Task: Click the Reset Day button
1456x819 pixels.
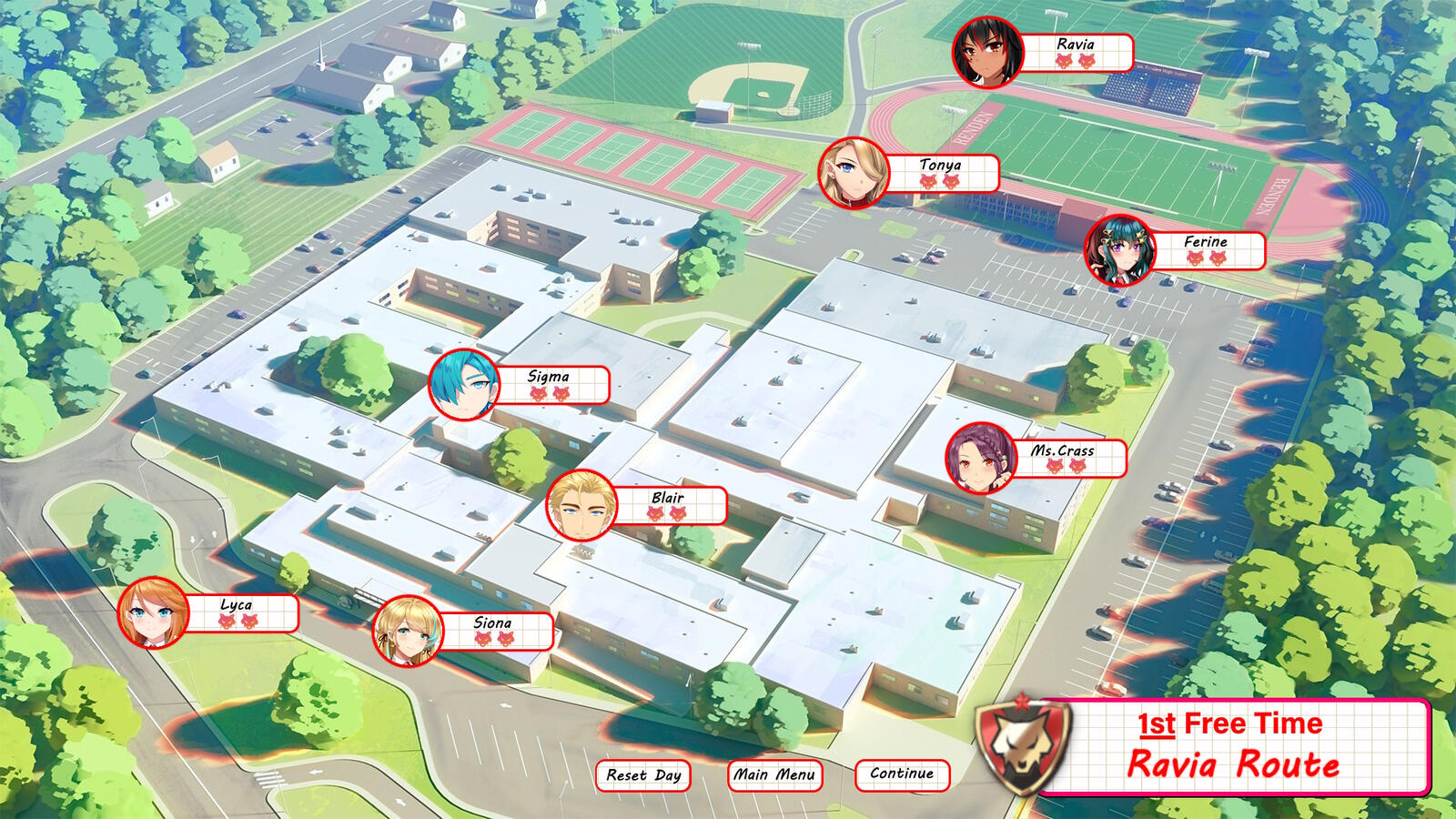Action: click(643, 775)
